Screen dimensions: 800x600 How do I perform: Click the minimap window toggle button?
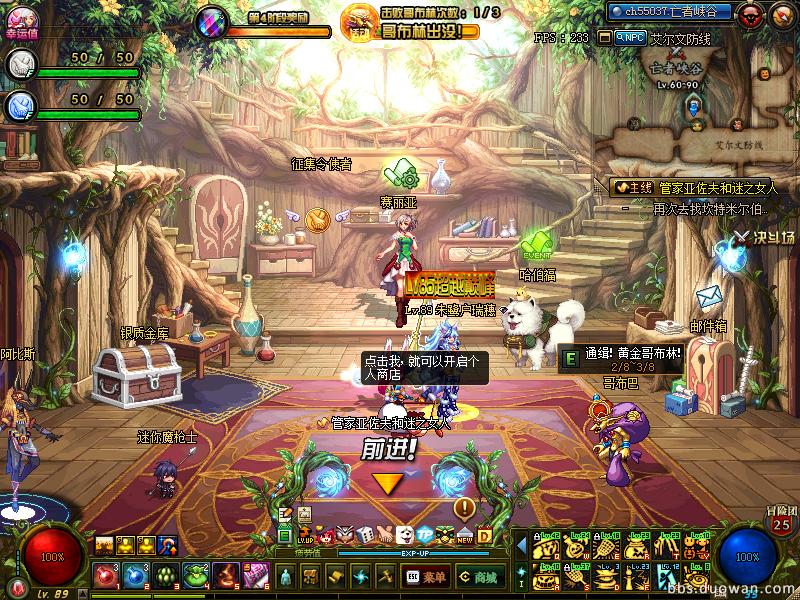pos(605,37)
